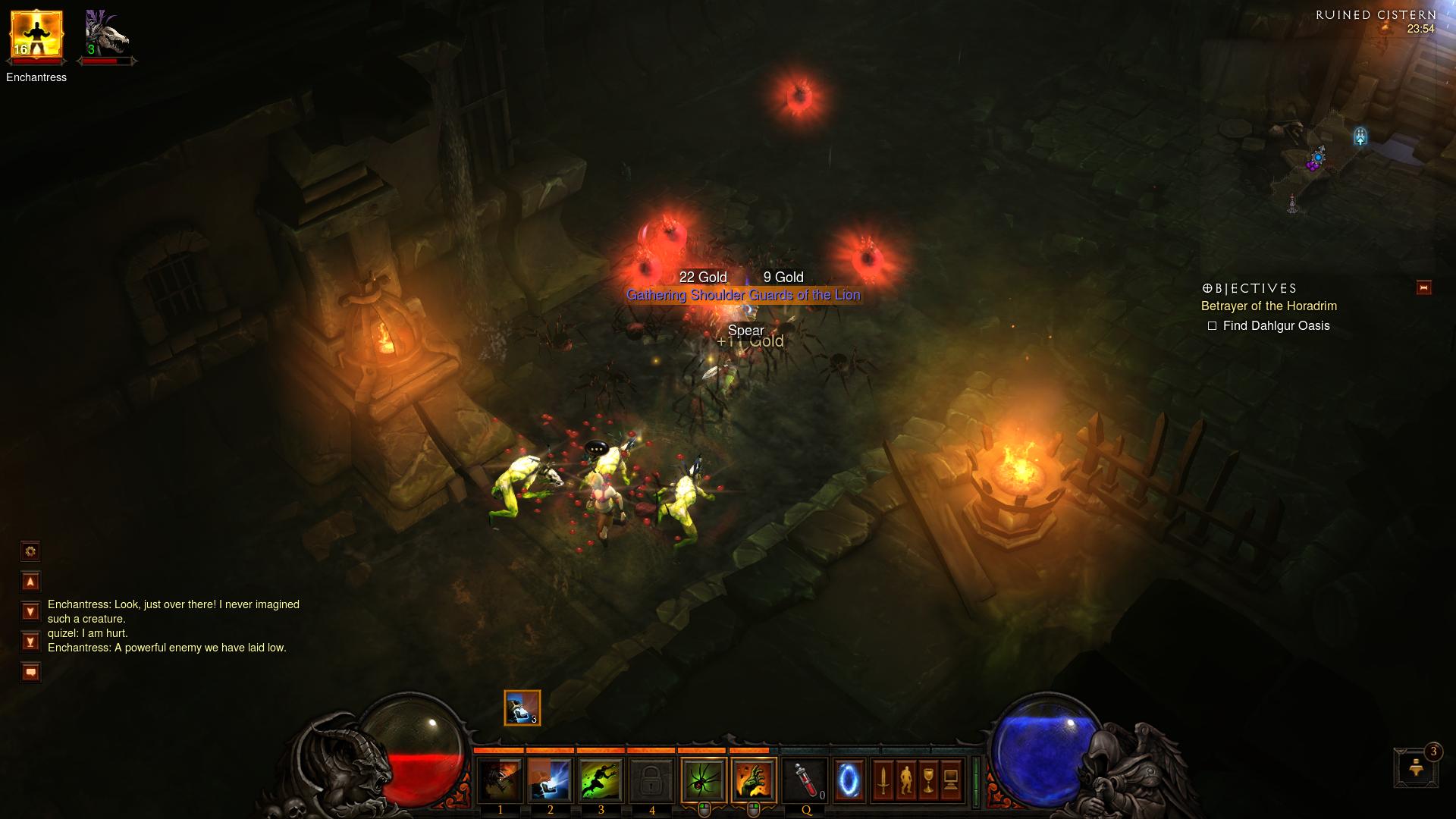Open the goblet menu button
1456x819 pixels.
pos(928,780)
